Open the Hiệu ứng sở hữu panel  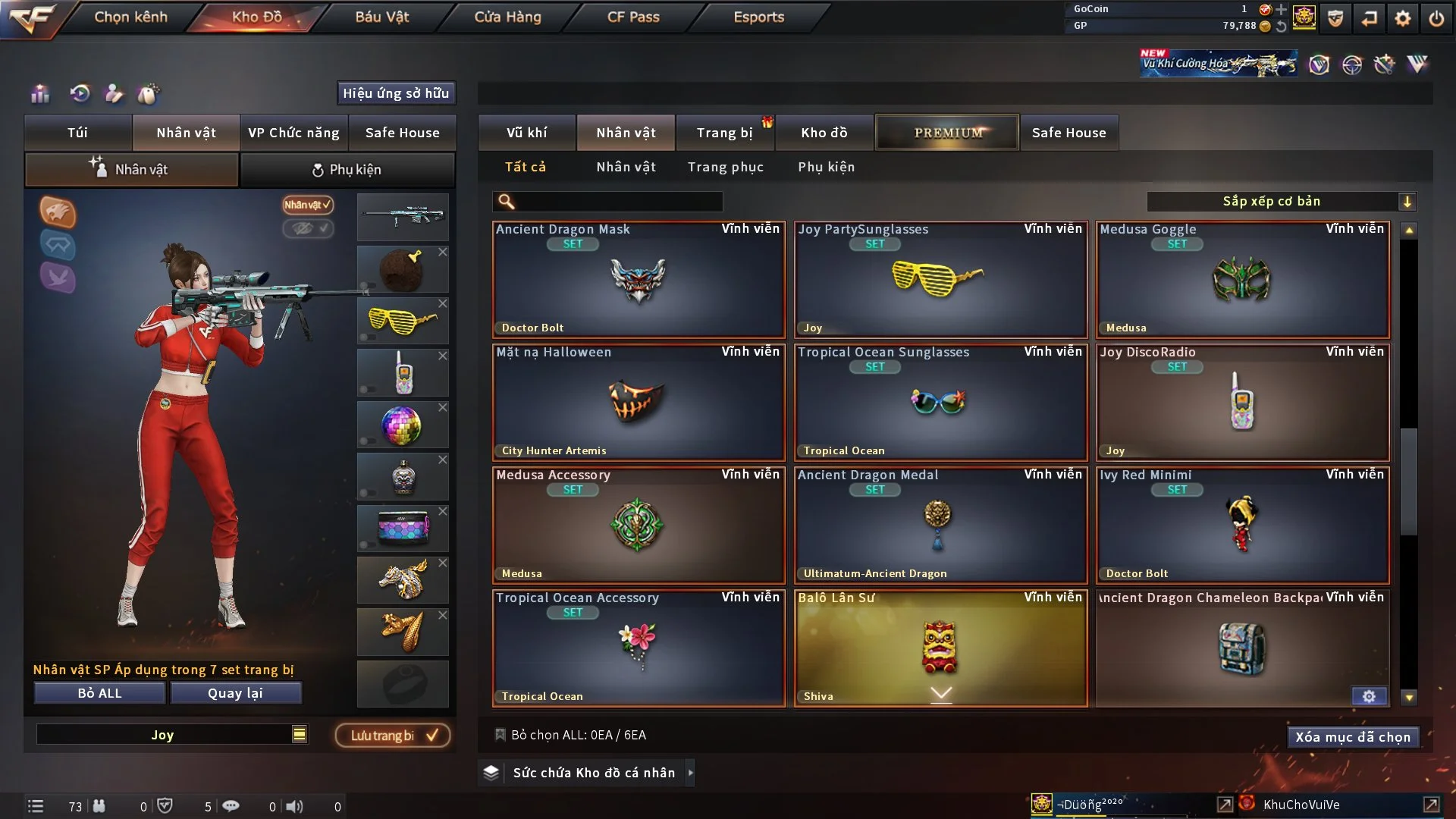tap(396, 93)
